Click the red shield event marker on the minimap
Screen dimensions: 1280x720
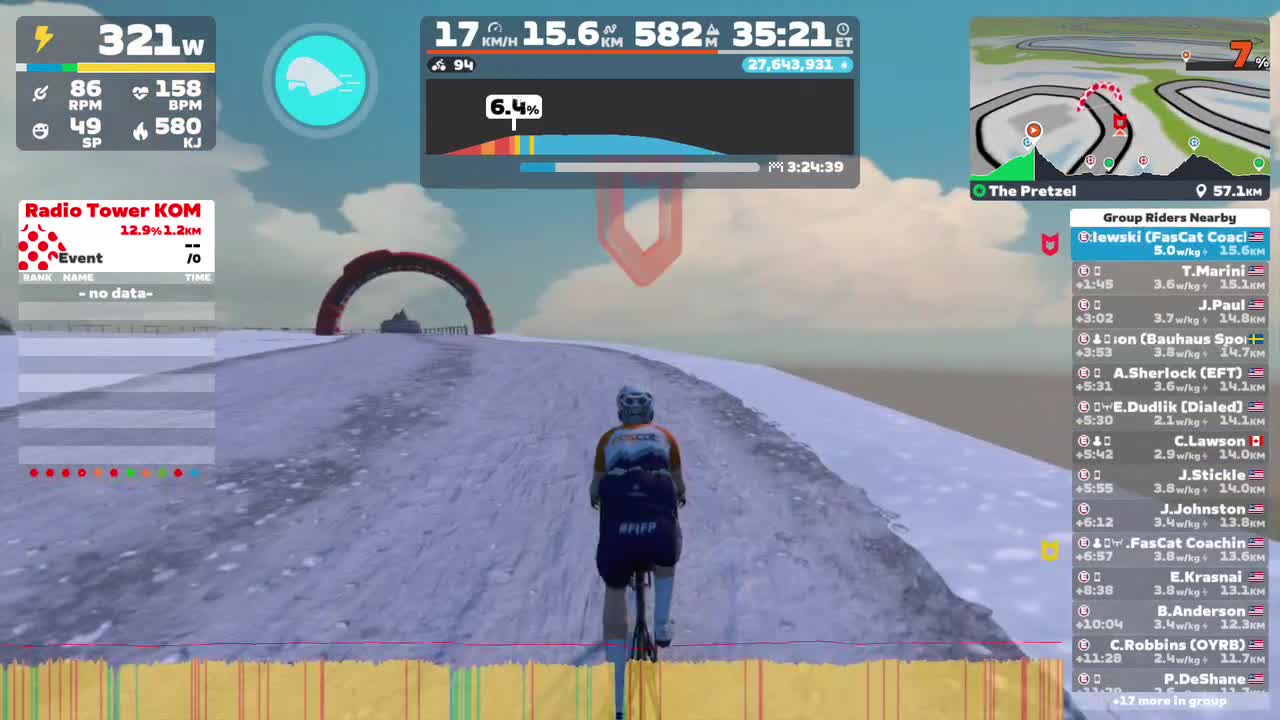click(x=1120, y=122)
